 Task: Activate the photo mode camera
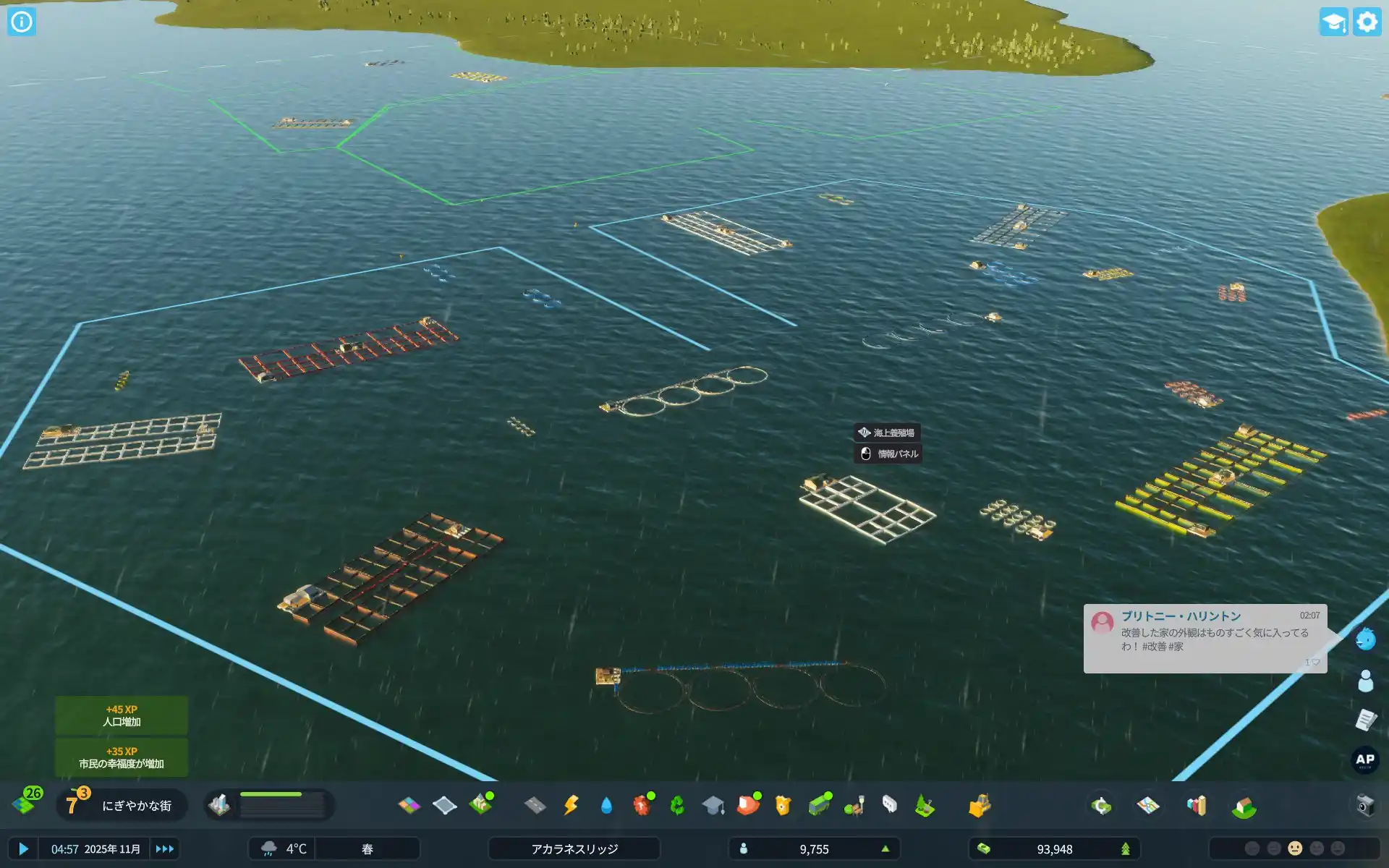[x=1365, y=805]
